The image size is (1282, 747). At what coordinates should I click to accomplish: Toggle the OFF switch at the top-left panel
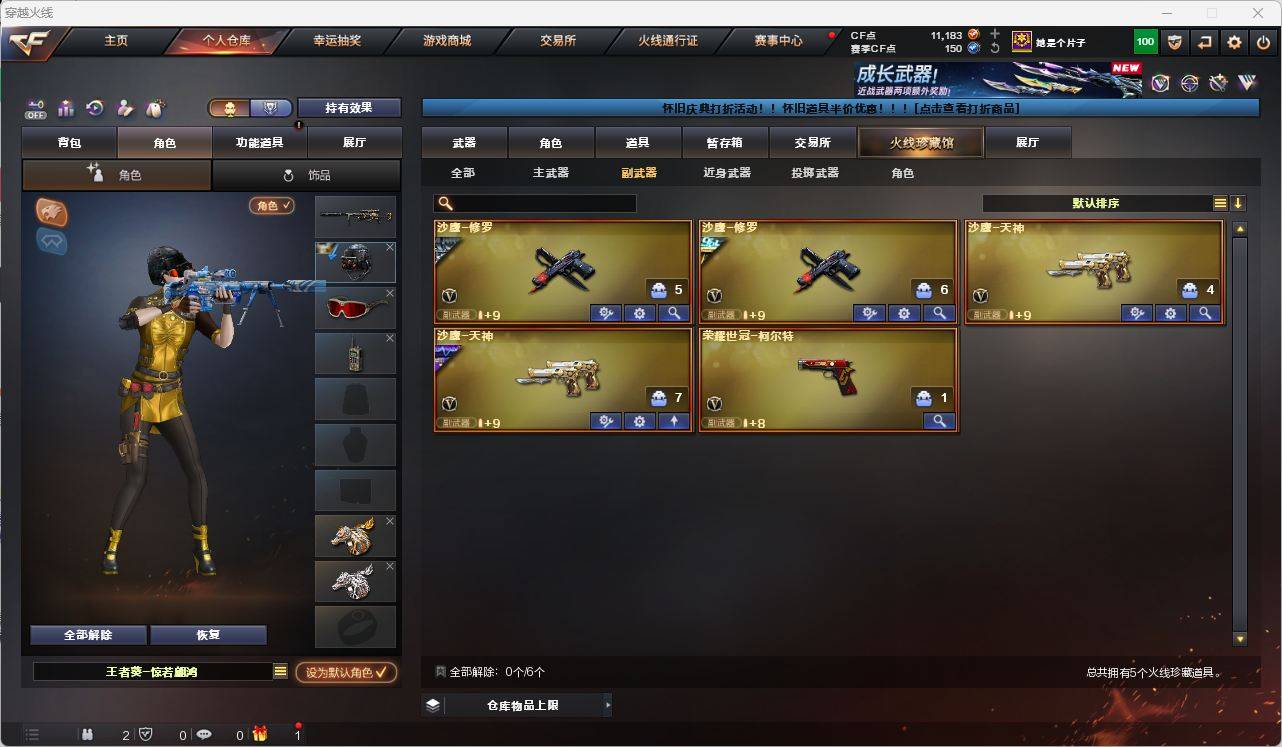(x=37, y=109)
